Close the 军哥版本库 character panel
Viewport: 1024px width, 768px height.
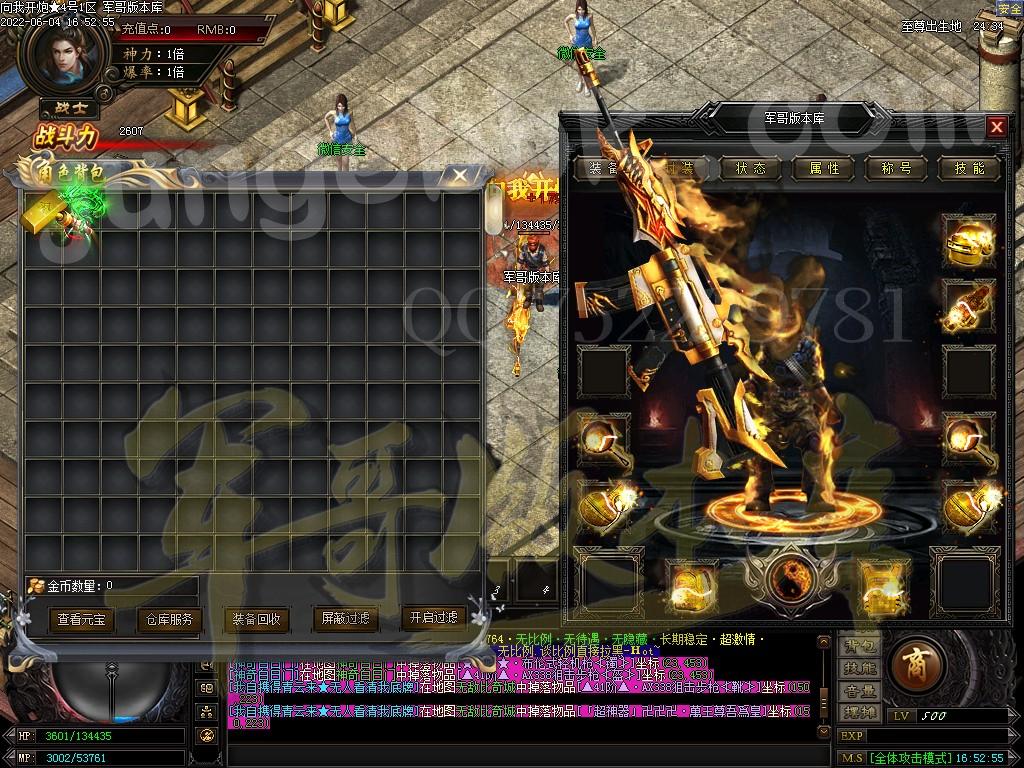click(x=996, y=126)
